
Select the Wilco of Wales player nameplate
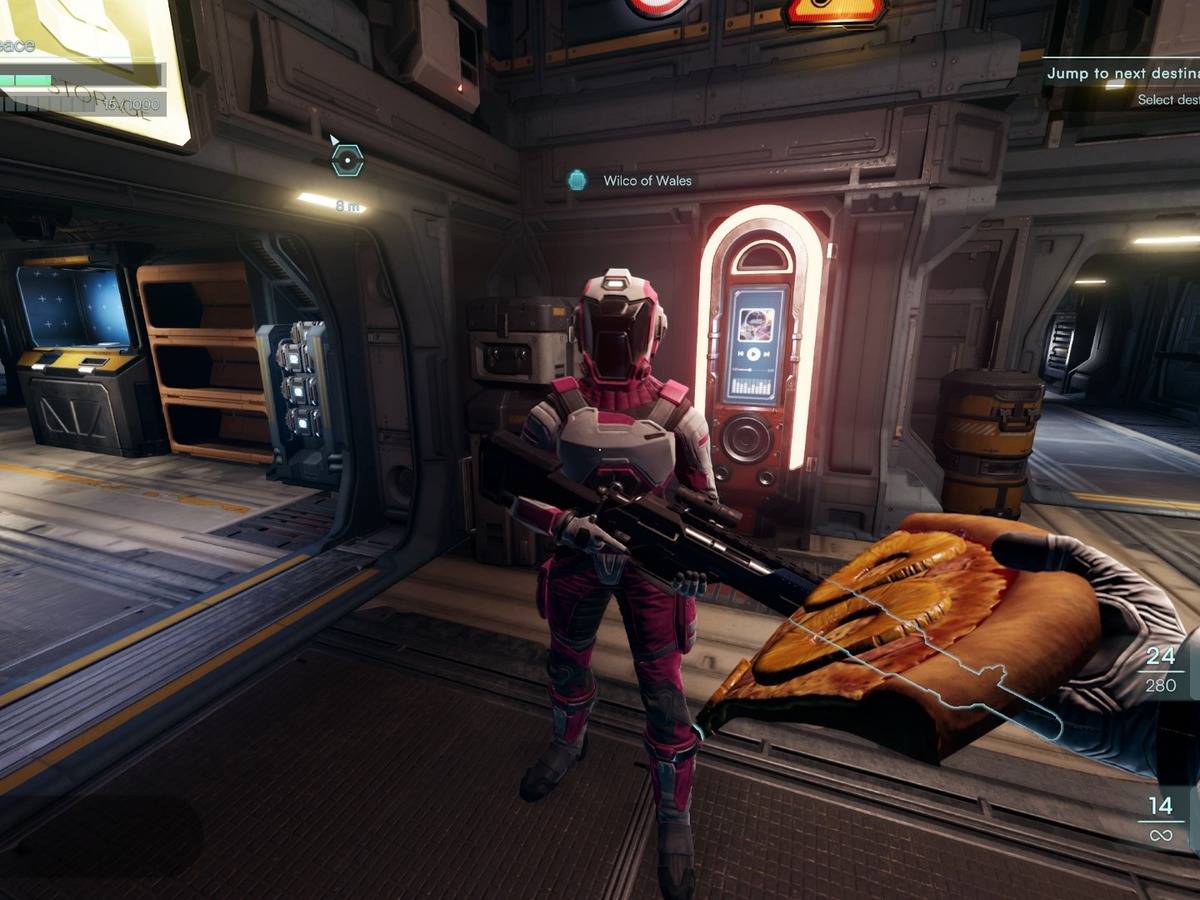pyautogui.click(x=646, y=181)
